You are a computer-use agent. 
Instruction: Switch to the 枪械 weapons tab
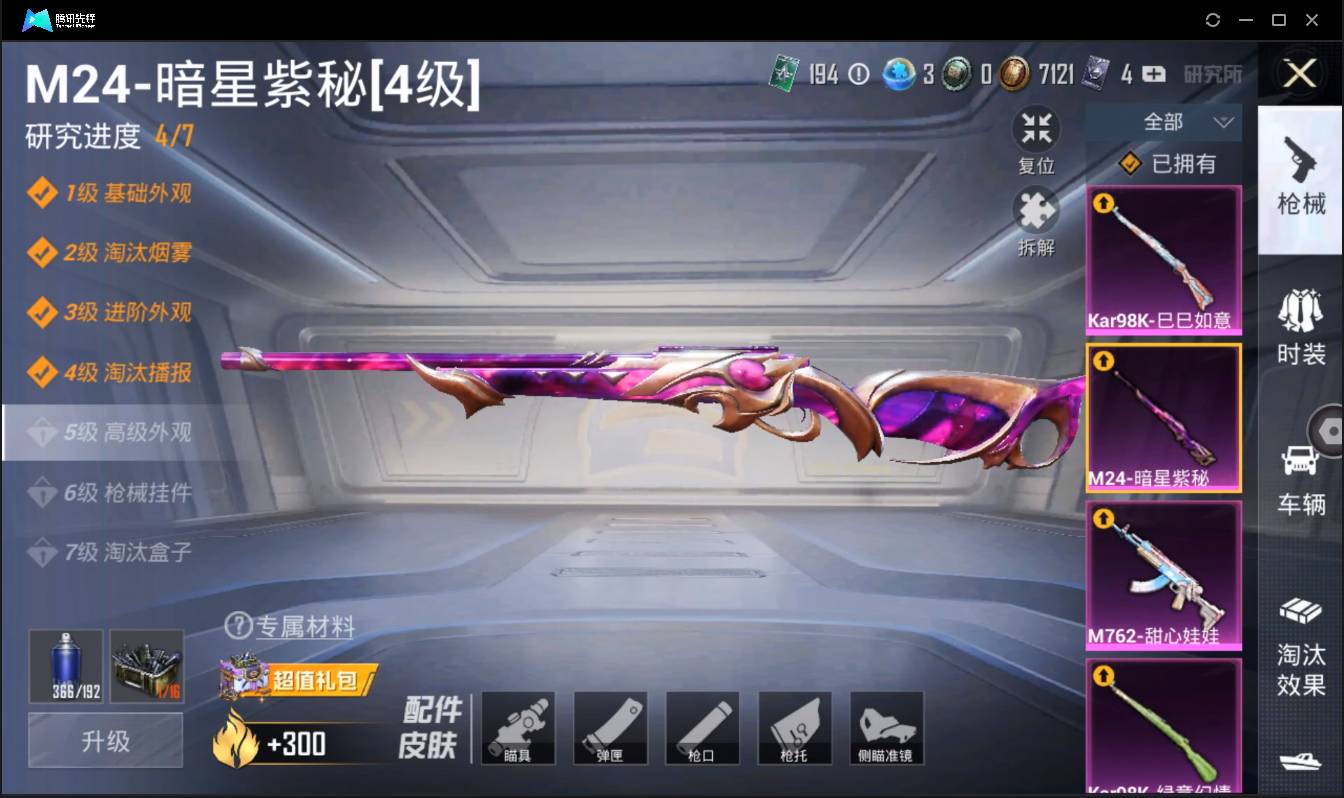(1300, 185)
